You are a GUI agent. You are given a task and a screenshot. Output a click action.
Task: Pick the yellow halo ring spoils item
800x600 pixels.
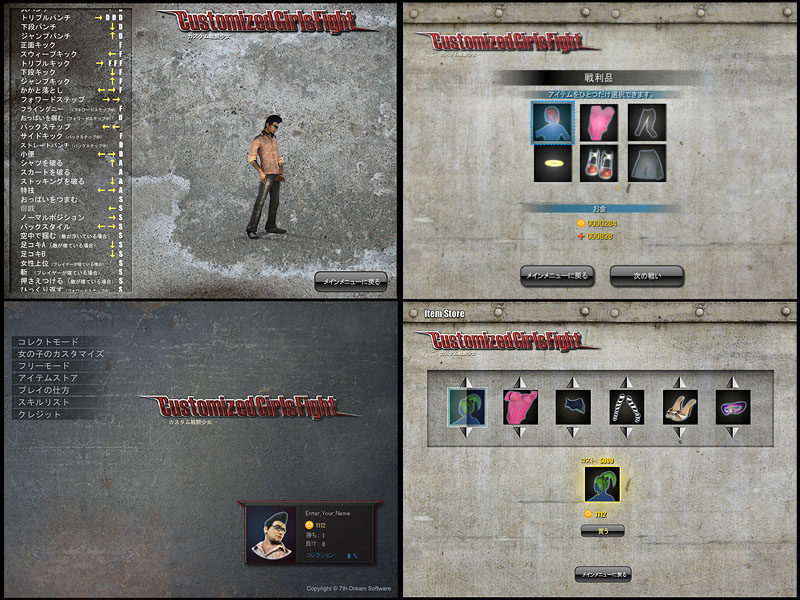tap(551, 163)
